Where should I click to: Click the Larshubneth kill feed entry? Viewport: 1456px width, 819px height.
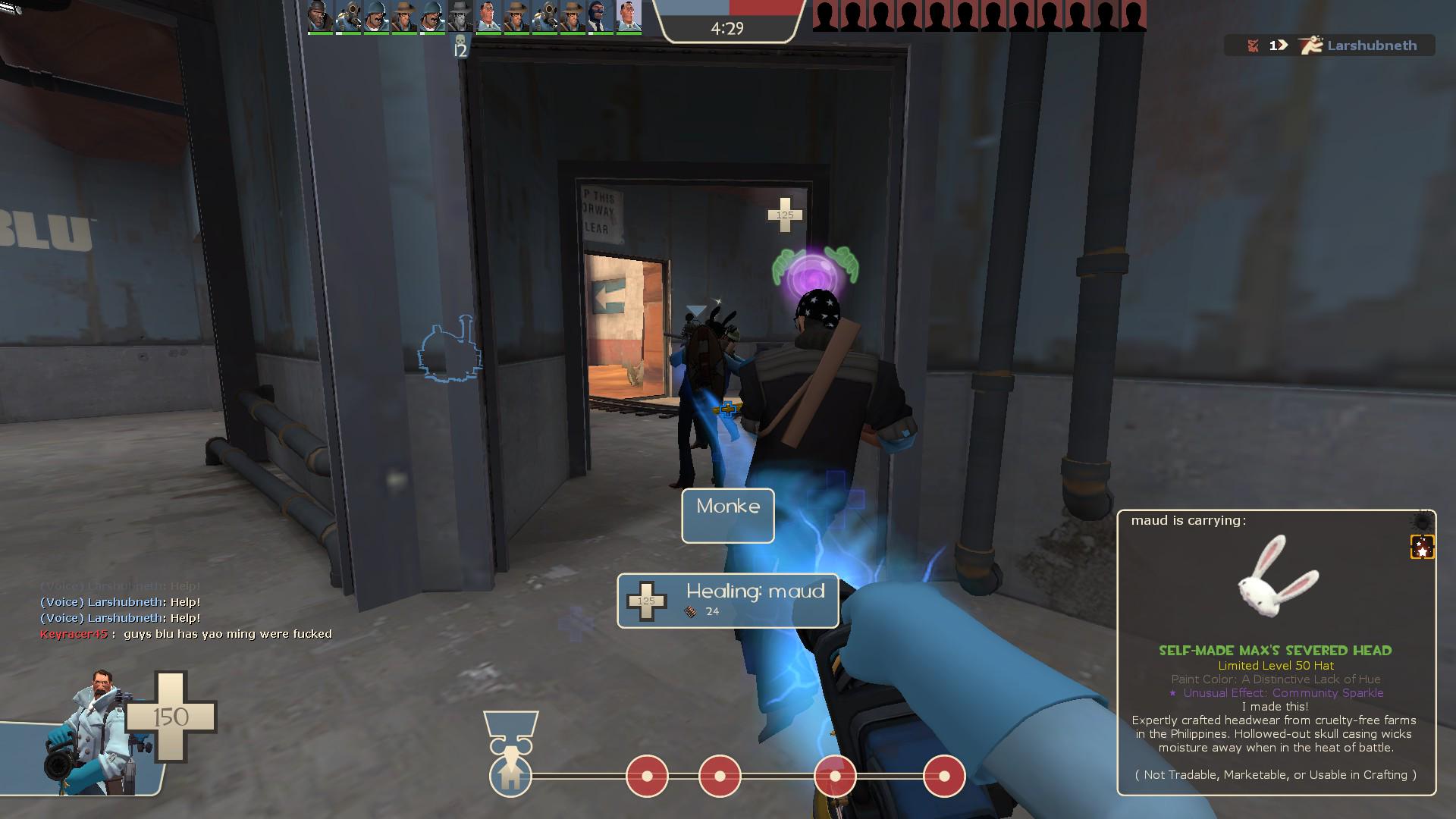pos(1330,45)
